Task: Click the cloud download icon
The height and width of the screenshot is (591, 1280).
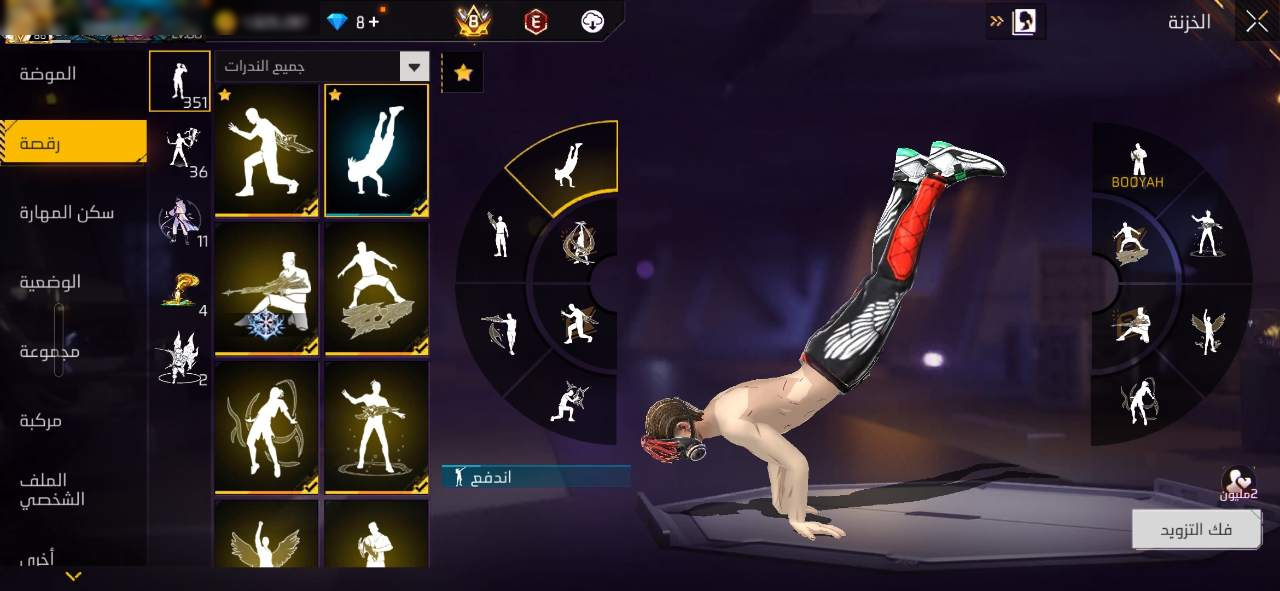Action: [x=593, y=21]
